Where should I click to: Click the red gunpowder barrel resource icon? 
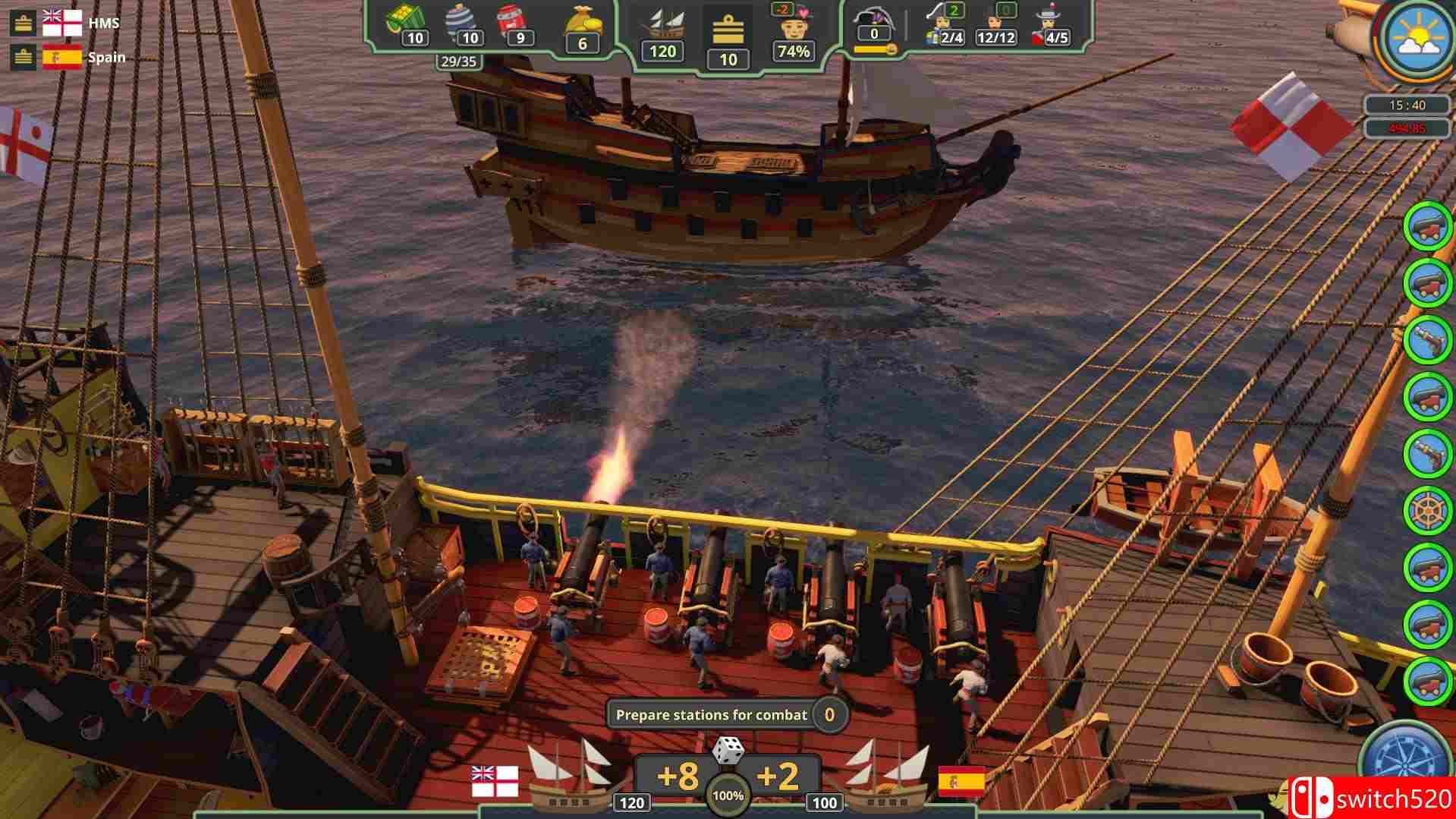(x=512, y=21)
